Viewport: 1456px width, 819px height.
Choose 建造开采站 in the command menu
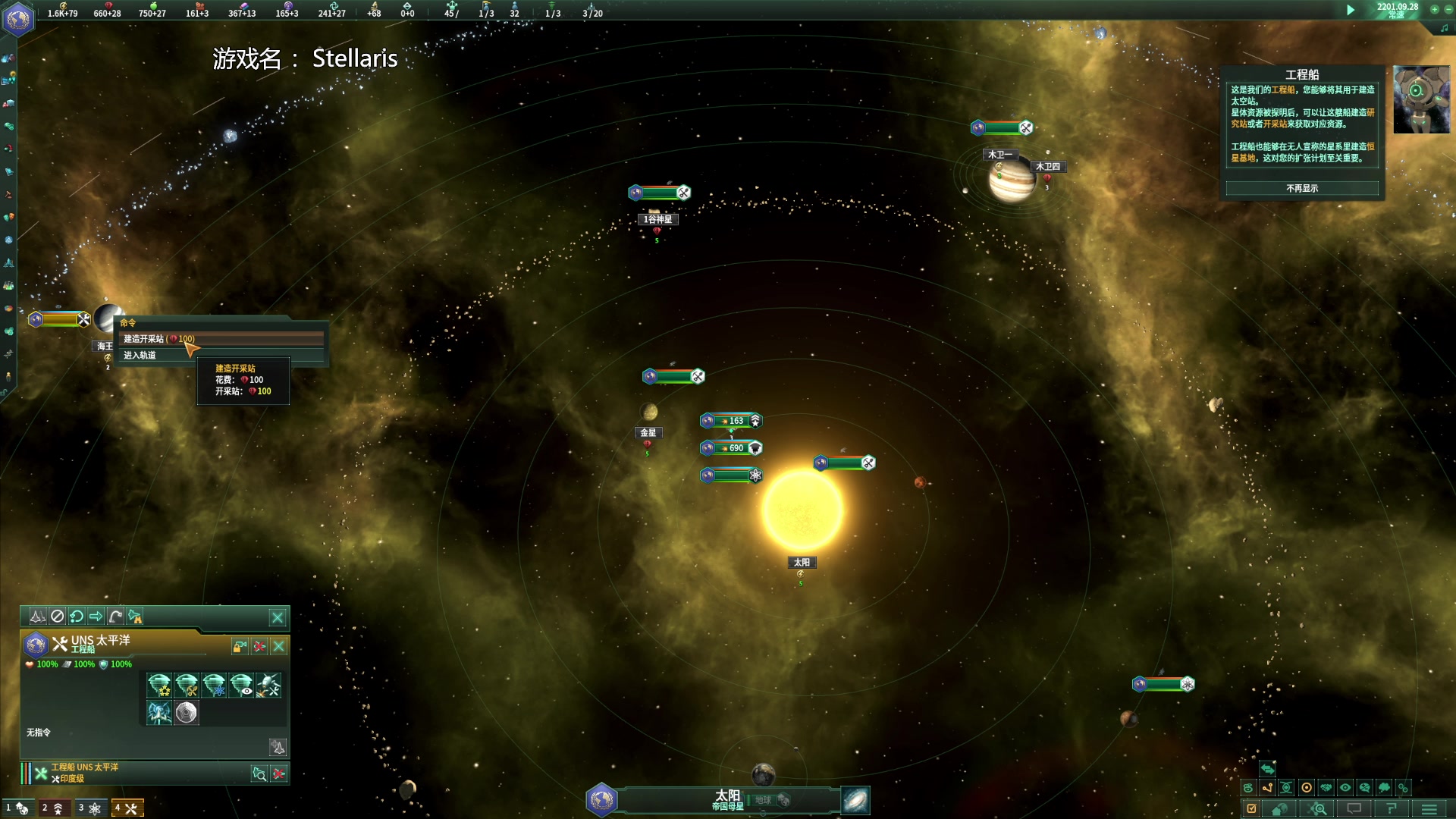[x=159, y=339]
